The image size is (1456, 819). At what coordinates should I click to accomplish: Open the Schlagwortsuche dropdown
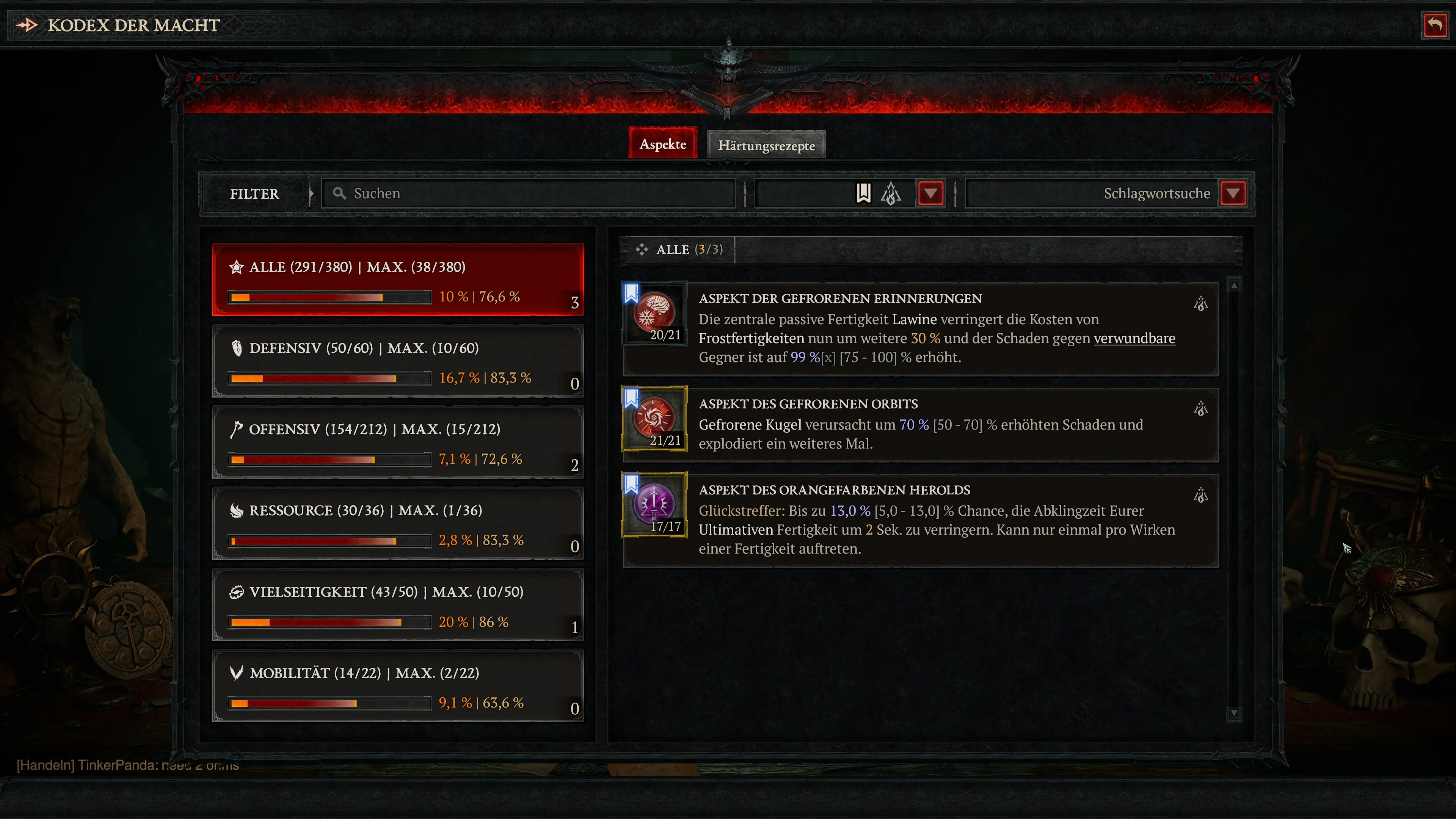click(1234, 193)
